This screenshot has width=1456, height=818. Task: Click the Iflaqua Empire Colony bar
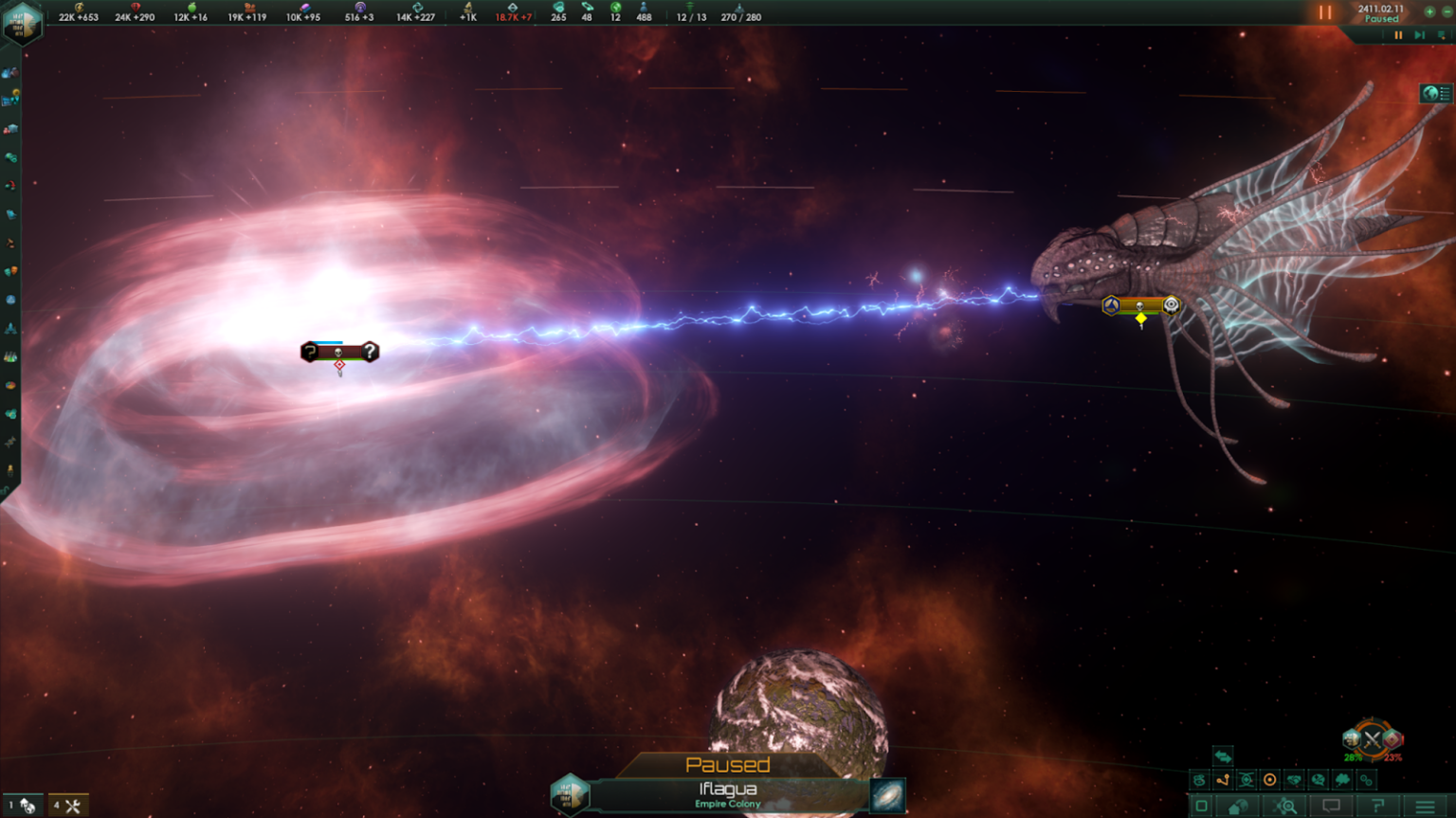(728, 794)
